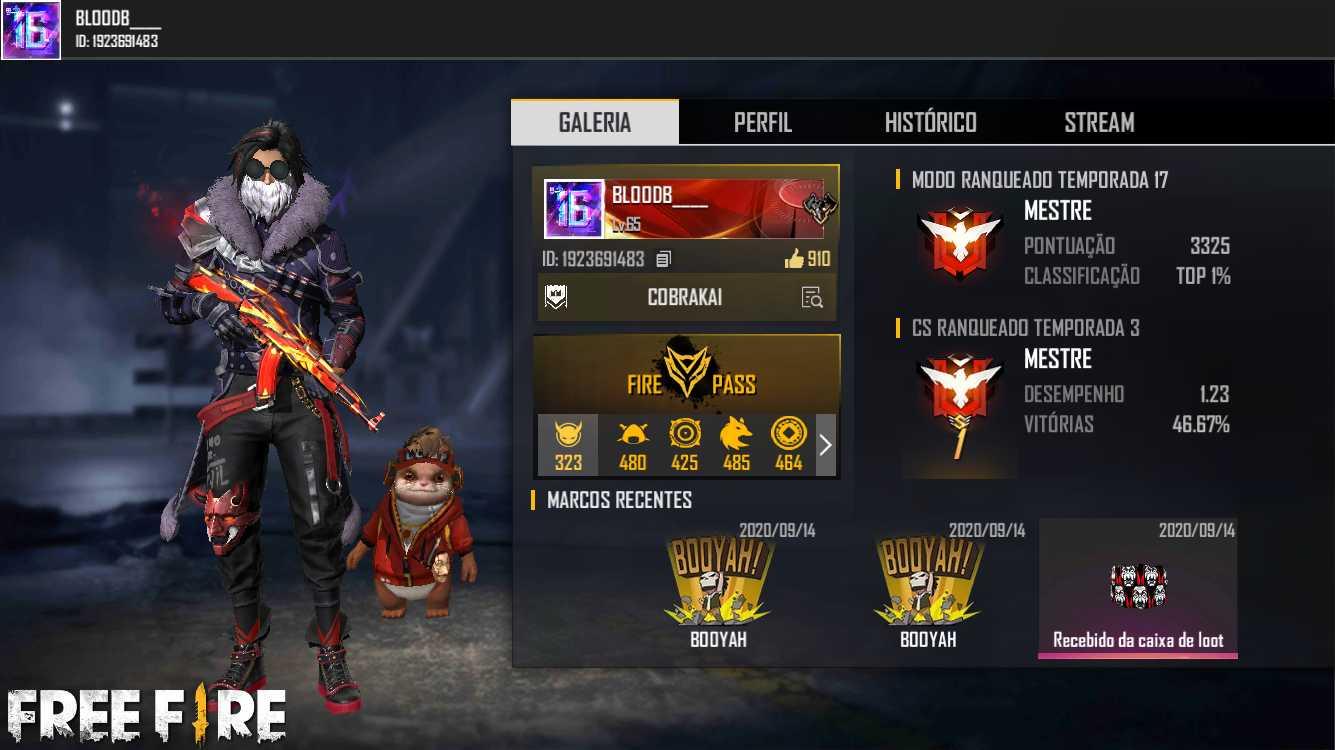
Task: Copy the player ID with the copy icon
Action: [663, 259]
